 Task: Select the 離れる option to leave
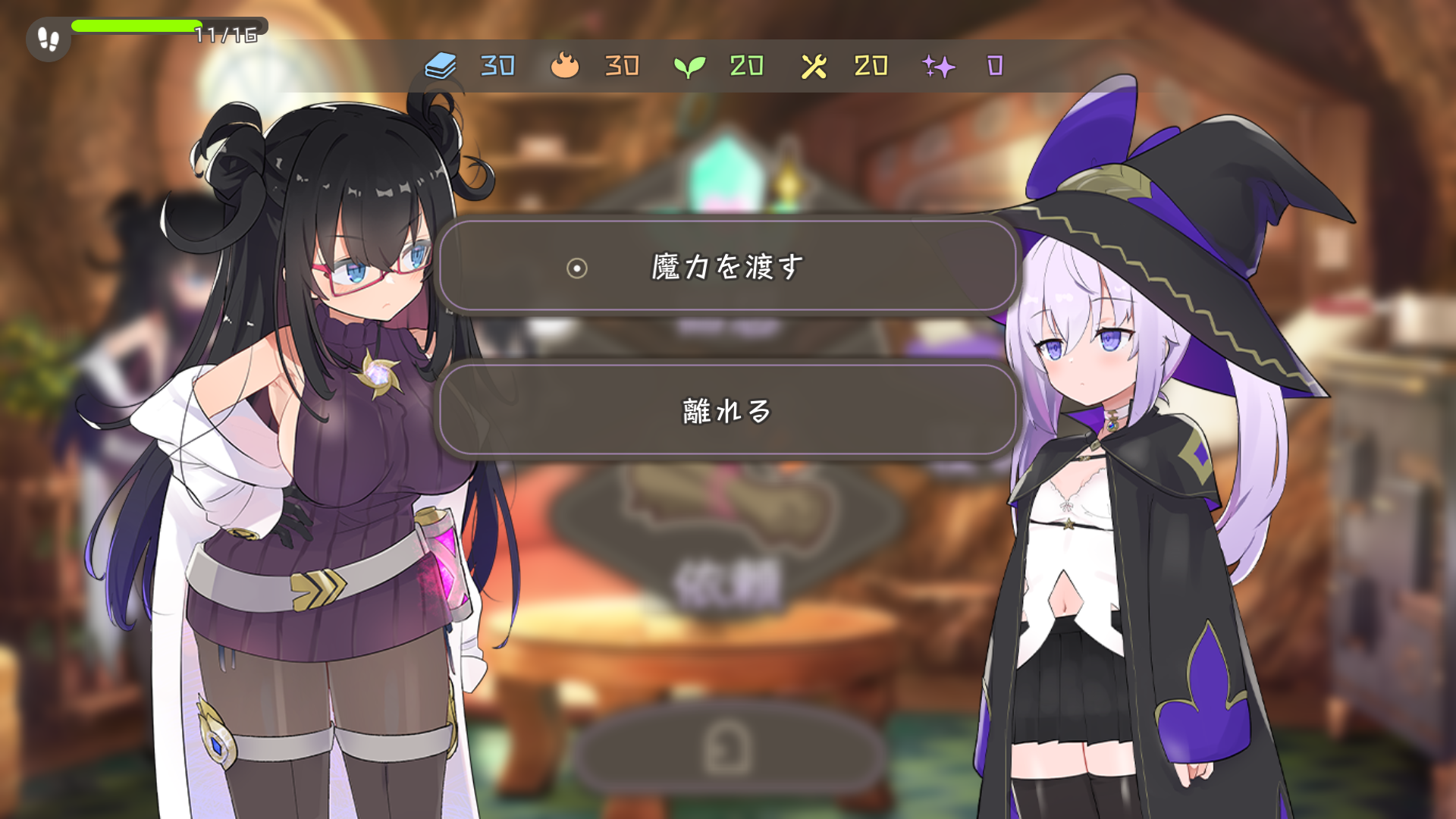727,411
